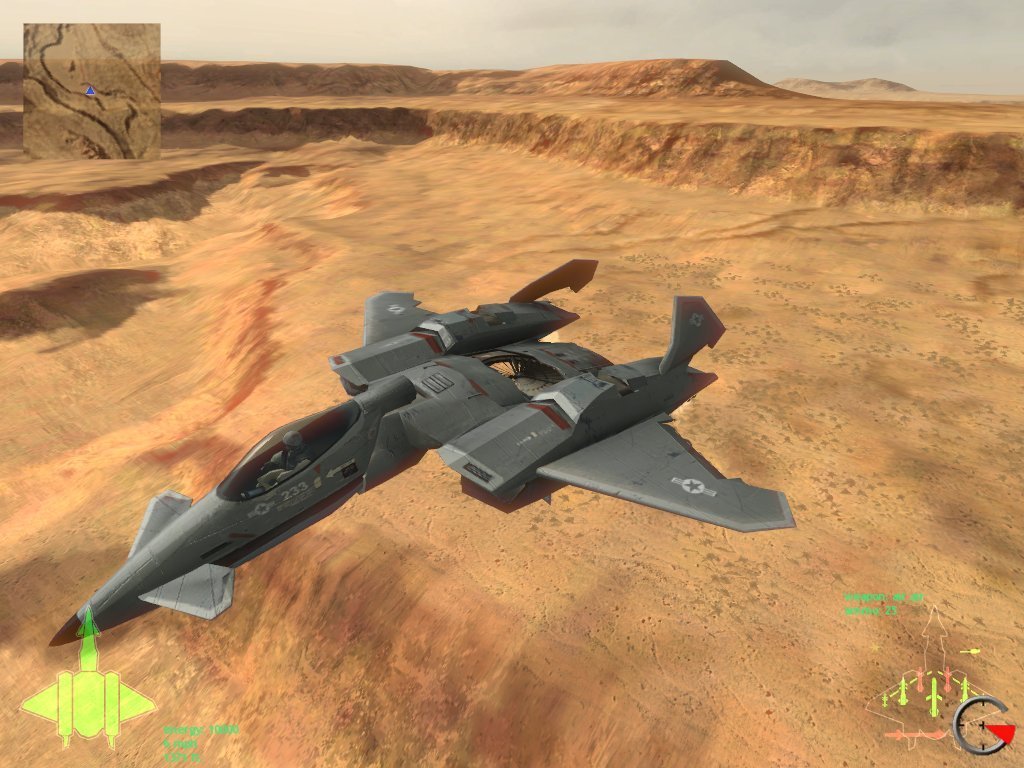Screen dimensions: 1024x768
Task: Click the green aircraft damage status icon
Action: 88,690
